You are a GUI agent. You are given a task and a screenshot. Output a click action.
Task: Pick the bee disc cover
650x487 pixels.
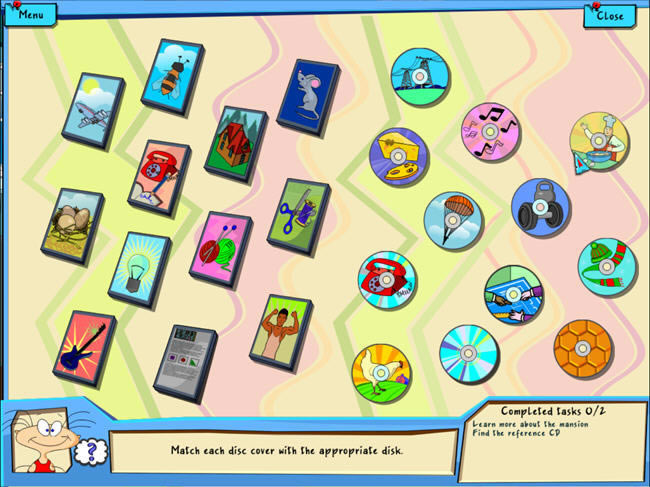pos(171,76)
